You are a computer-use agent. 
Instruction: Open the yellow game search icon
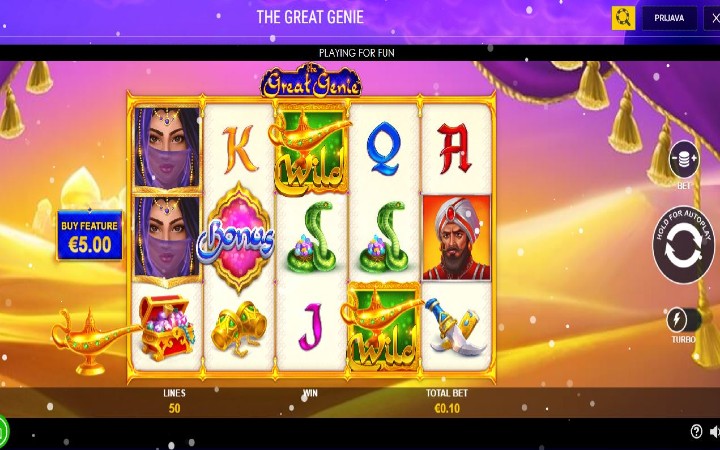pyautogui.click(x=623, y=18)
